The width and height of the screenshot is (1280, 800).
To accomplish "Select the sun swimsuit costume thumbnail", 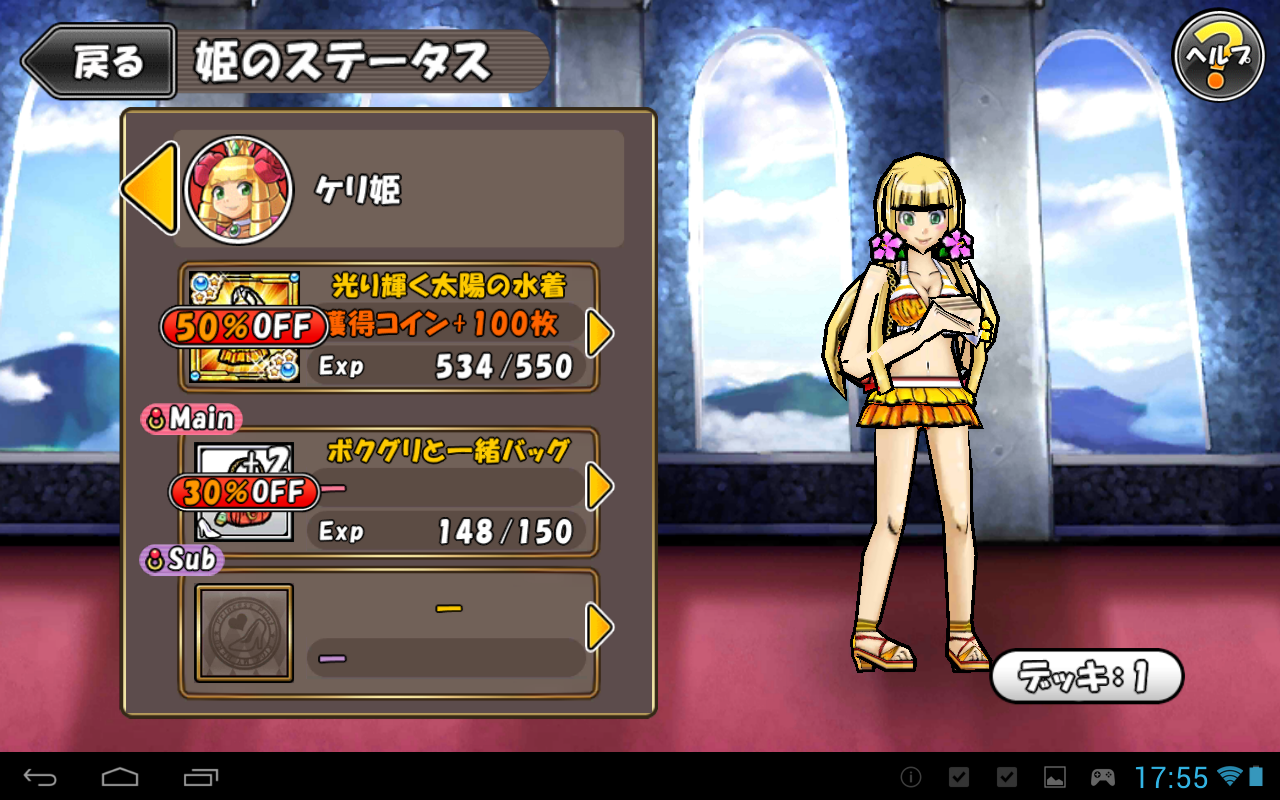I will 243,328.
